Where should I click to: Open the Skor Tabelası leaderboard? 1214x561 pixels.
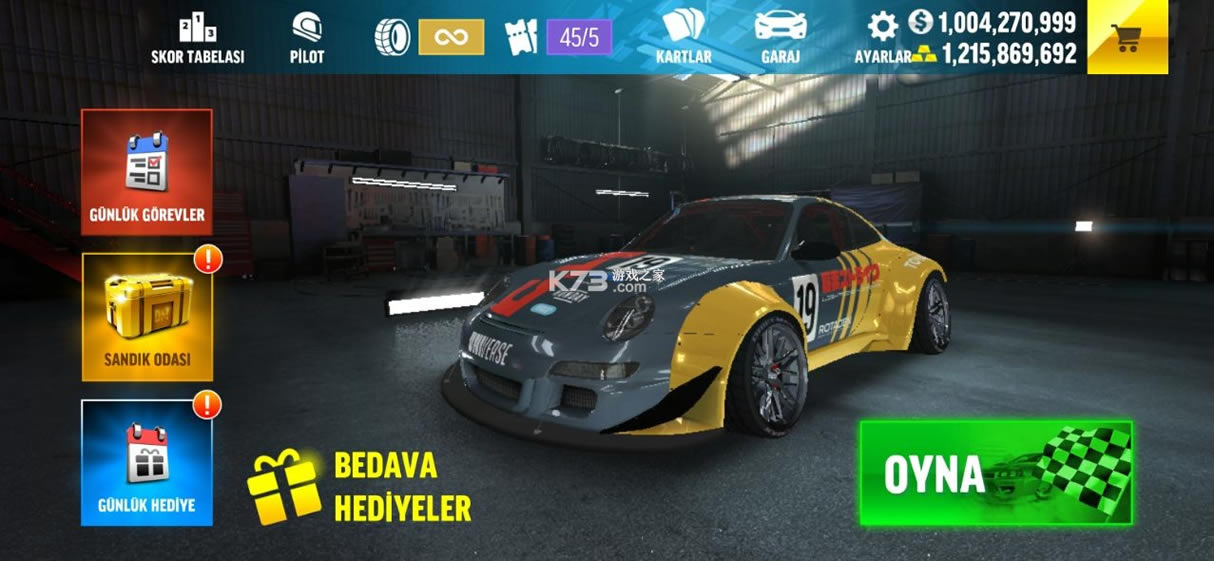pos(197,39)
